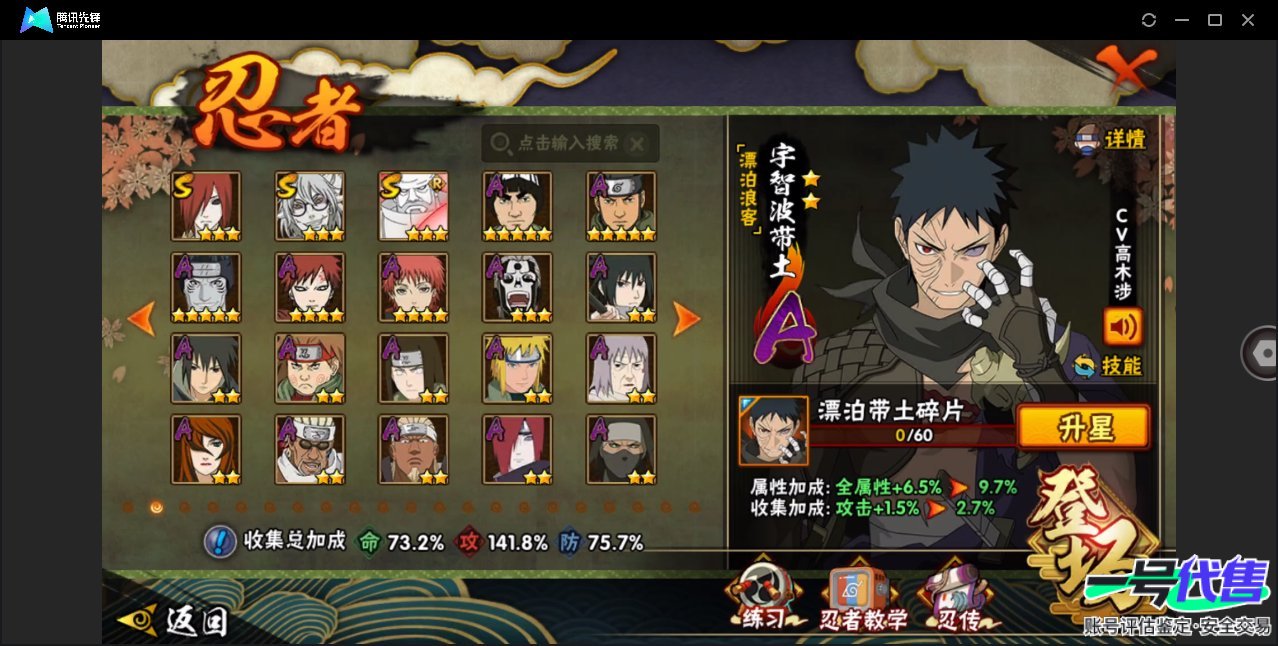Show previous ninja page with left arrow
1278x646 pixels.
pyautogui.click(x=141, y=319)
